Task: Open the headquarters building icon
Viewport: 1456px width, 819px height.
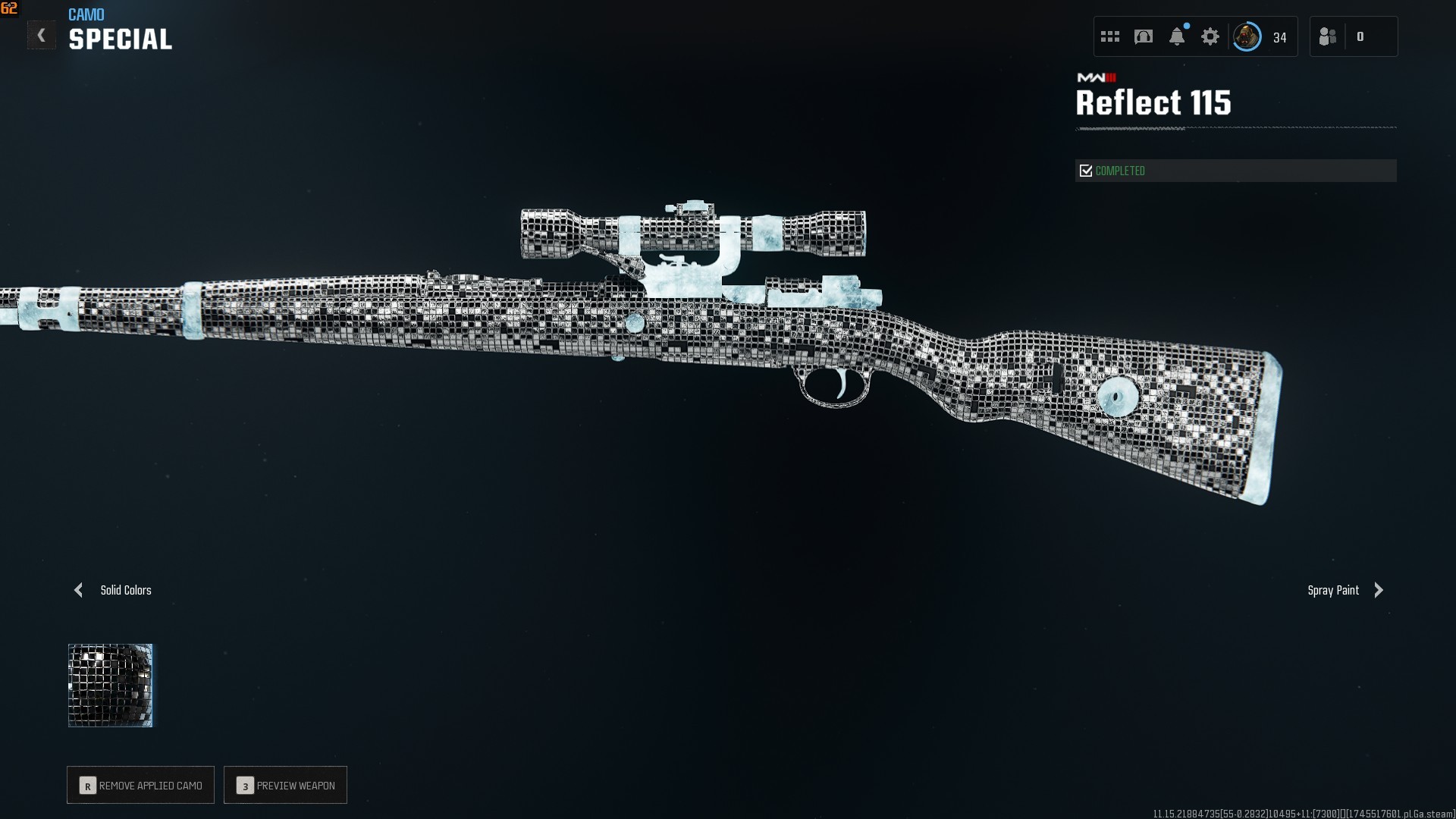Action: pos(1144,36)
